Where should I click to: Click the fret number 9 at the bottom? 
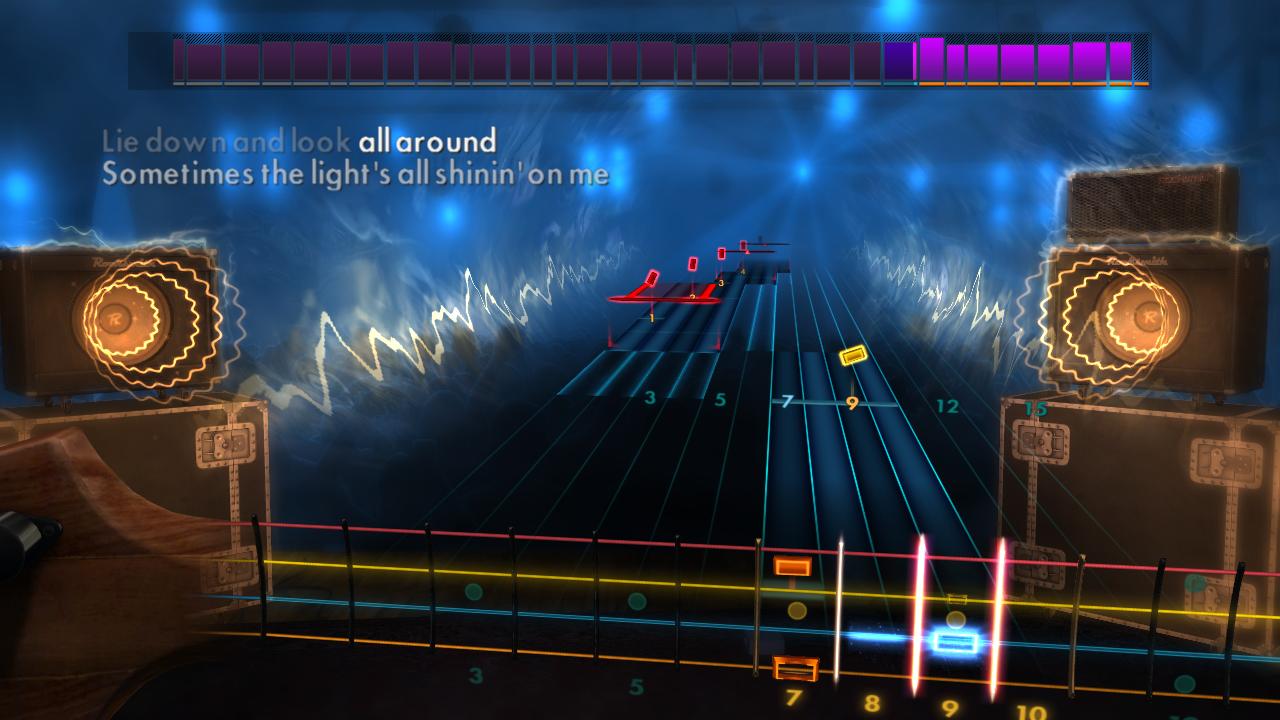pyautogui.click(x=950, y=708)
